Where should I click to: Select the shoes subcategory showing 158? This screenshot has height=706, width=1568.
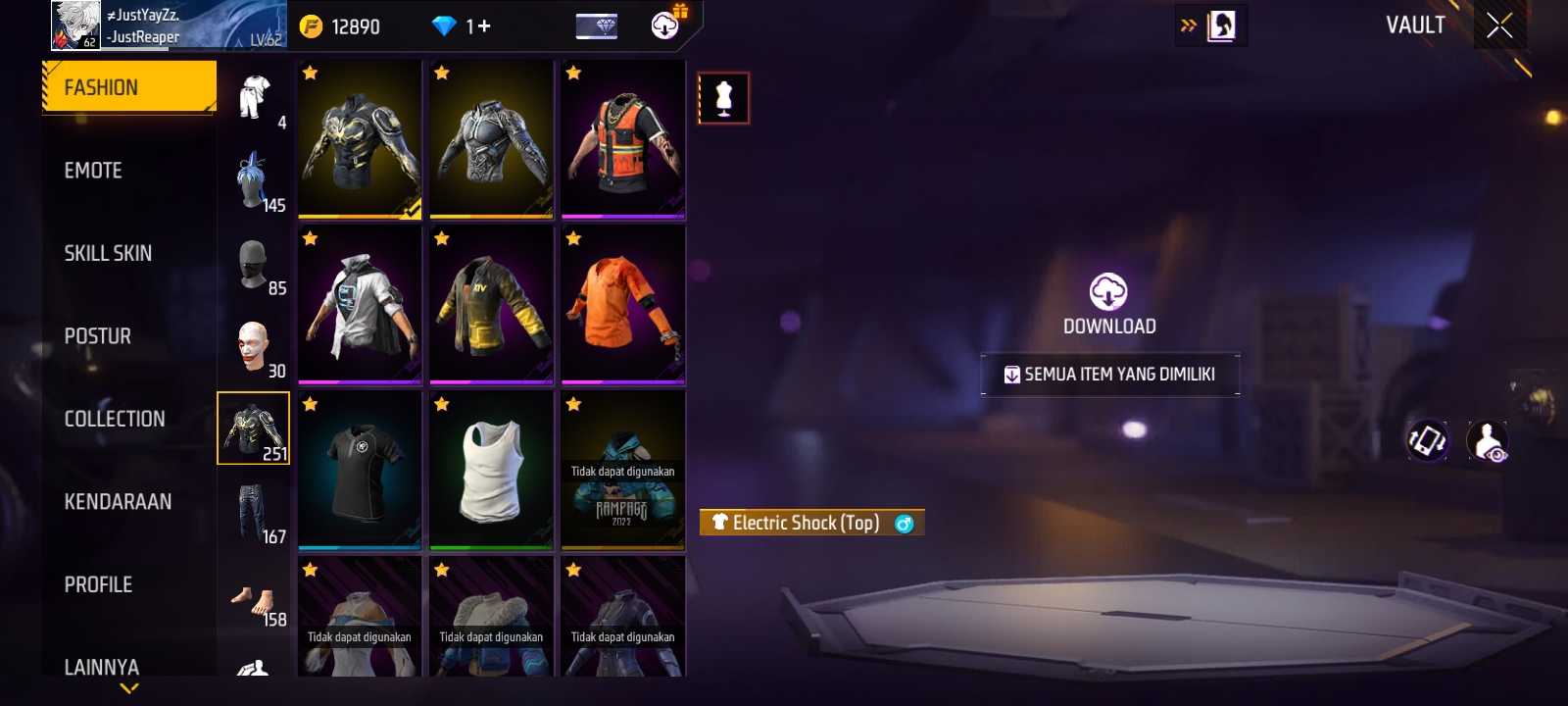[254, 594]
